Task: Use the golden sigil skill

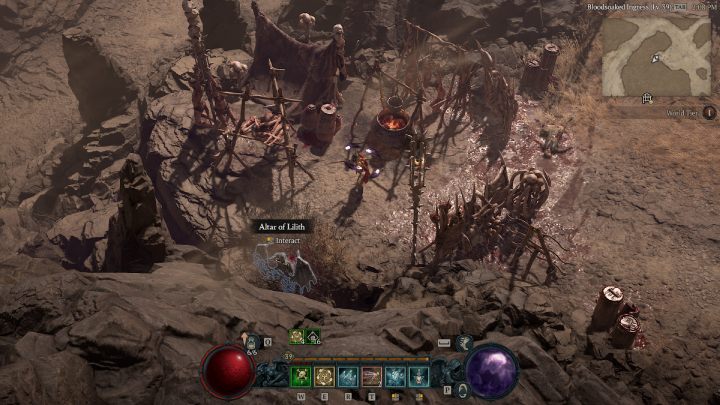Action: coord(325,376)
